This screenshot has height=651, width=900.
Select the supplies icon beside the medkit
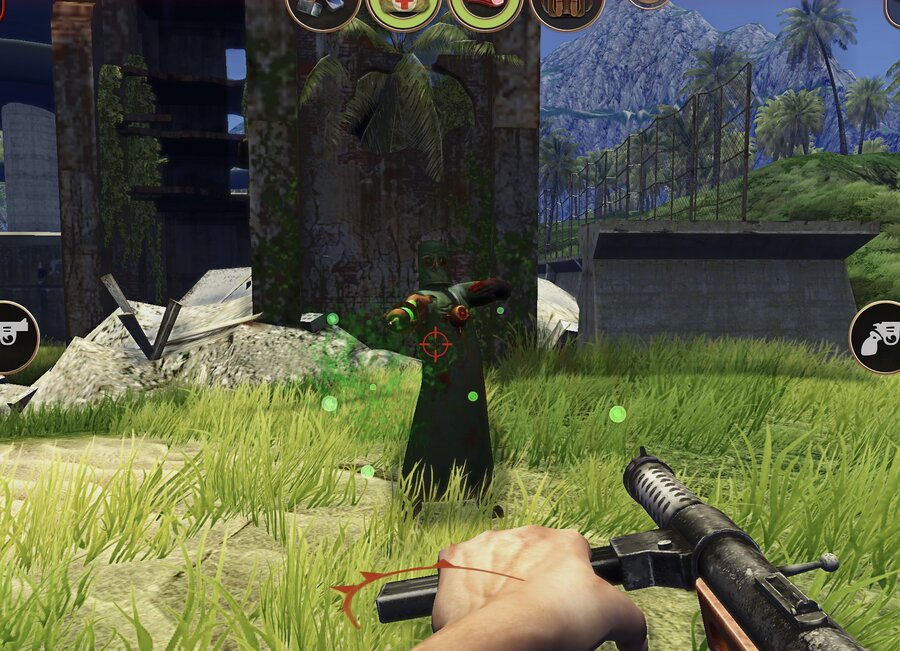point(322,10)
